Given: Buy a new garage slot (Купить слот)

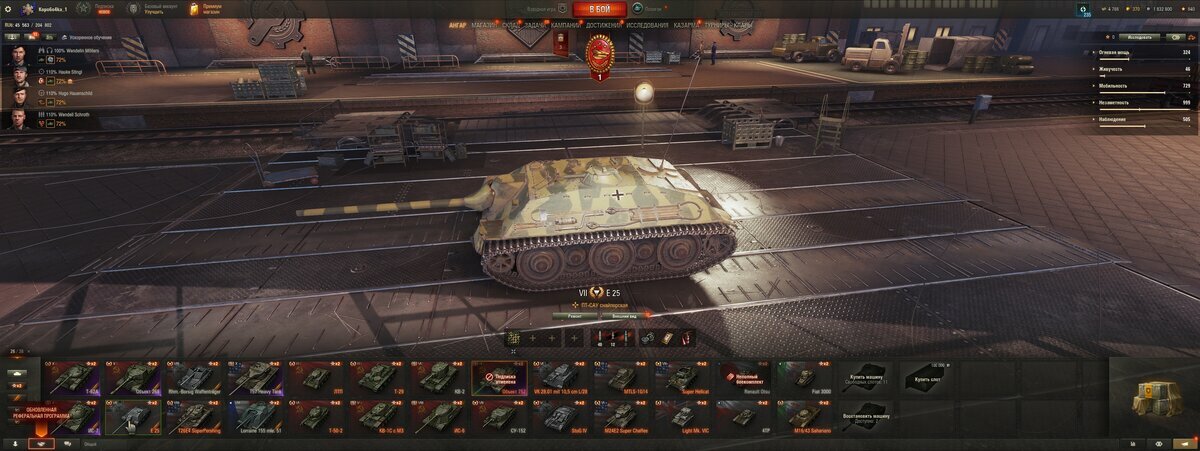Looking at the screenshot, I should pos(926,378).
